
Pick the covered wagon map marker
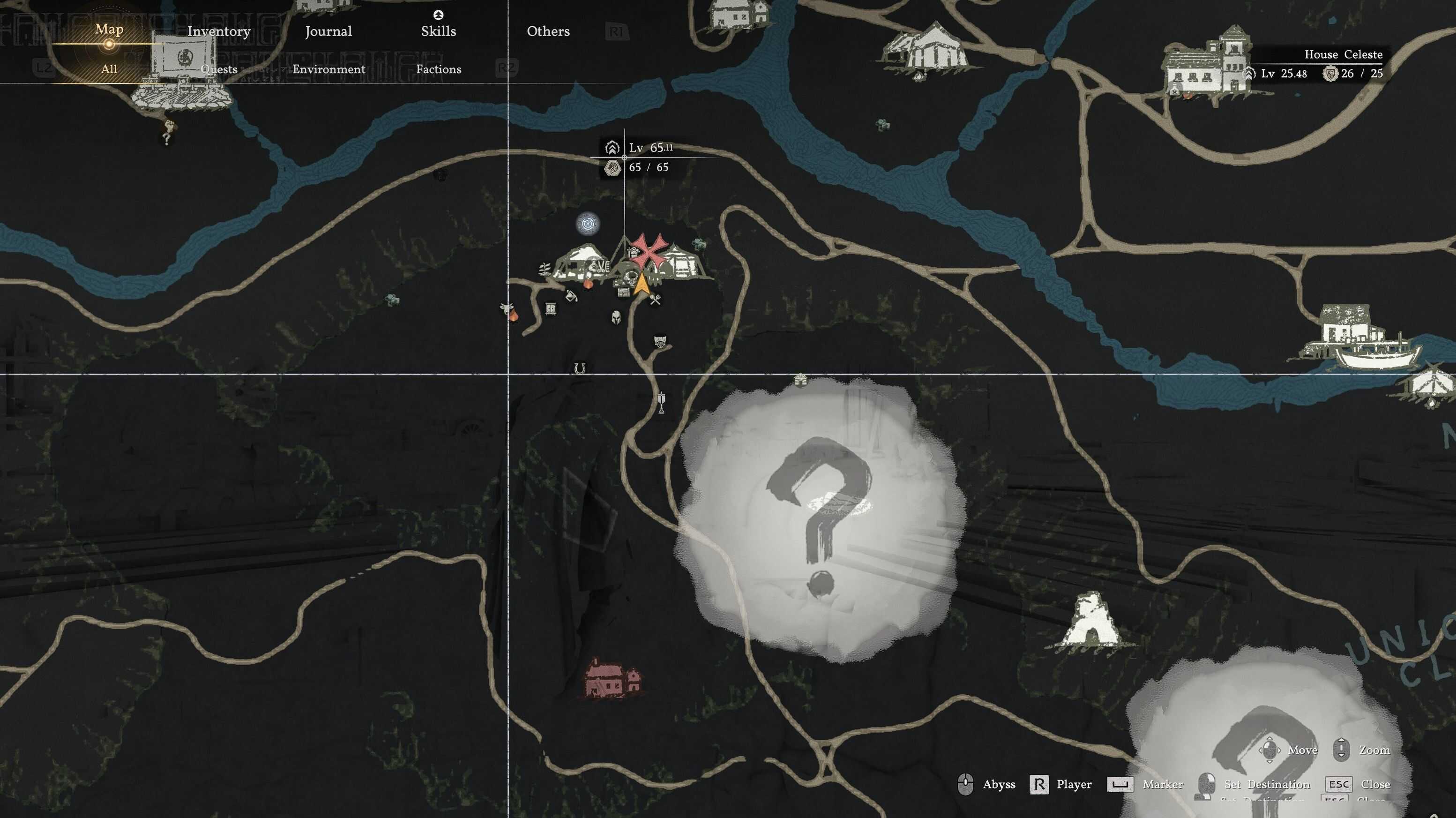tap(660, 342)
